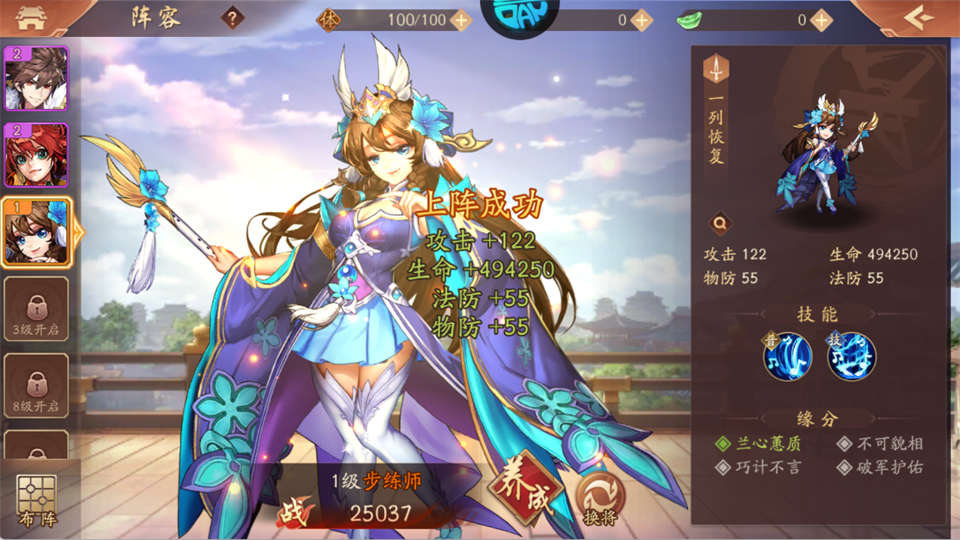Inspect hero details with magnifier icon
The width and height of the screenshot is (960, 540).
tap(718, 224)
